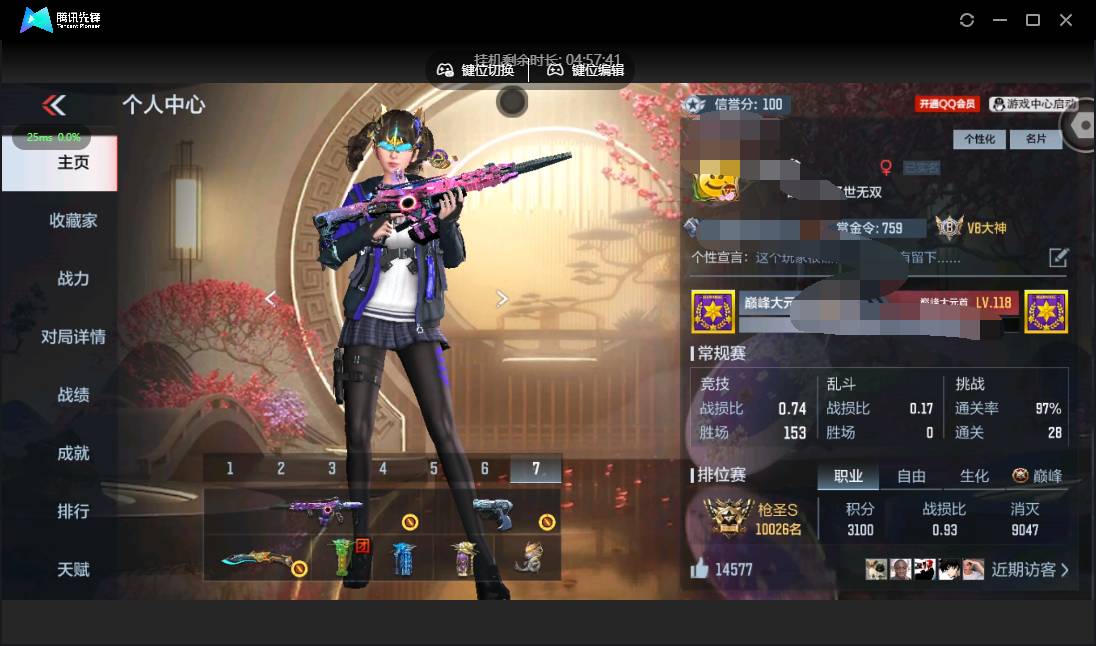Open the 排行 rankings section
The image size is (1096, 646).
[73, 511]
